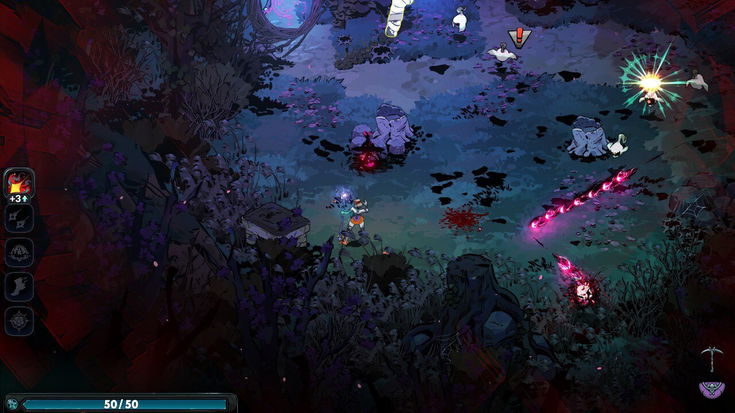Viewport: 735px width, 413px height.
Task: Click the pickaxe gathering tool icon
Action: (x=711, y=355)
